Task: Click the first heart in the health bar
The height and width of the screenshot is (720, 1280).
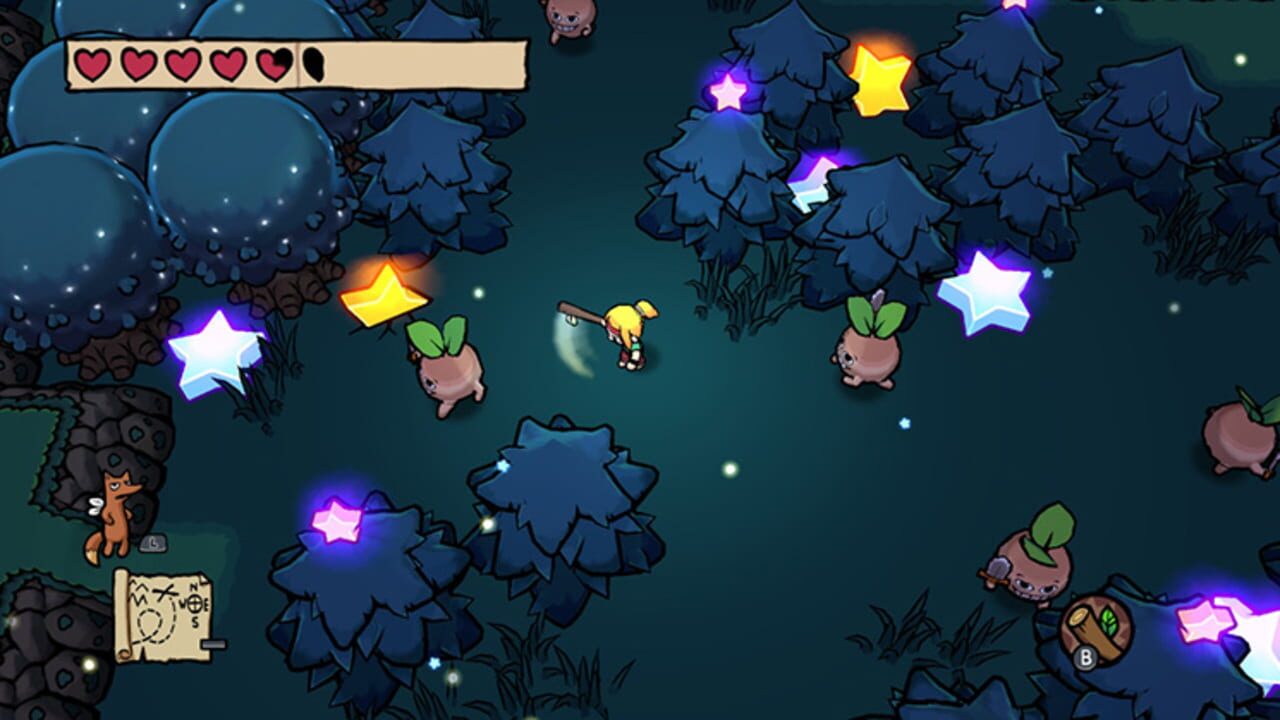Action: (x=95, y=63)
